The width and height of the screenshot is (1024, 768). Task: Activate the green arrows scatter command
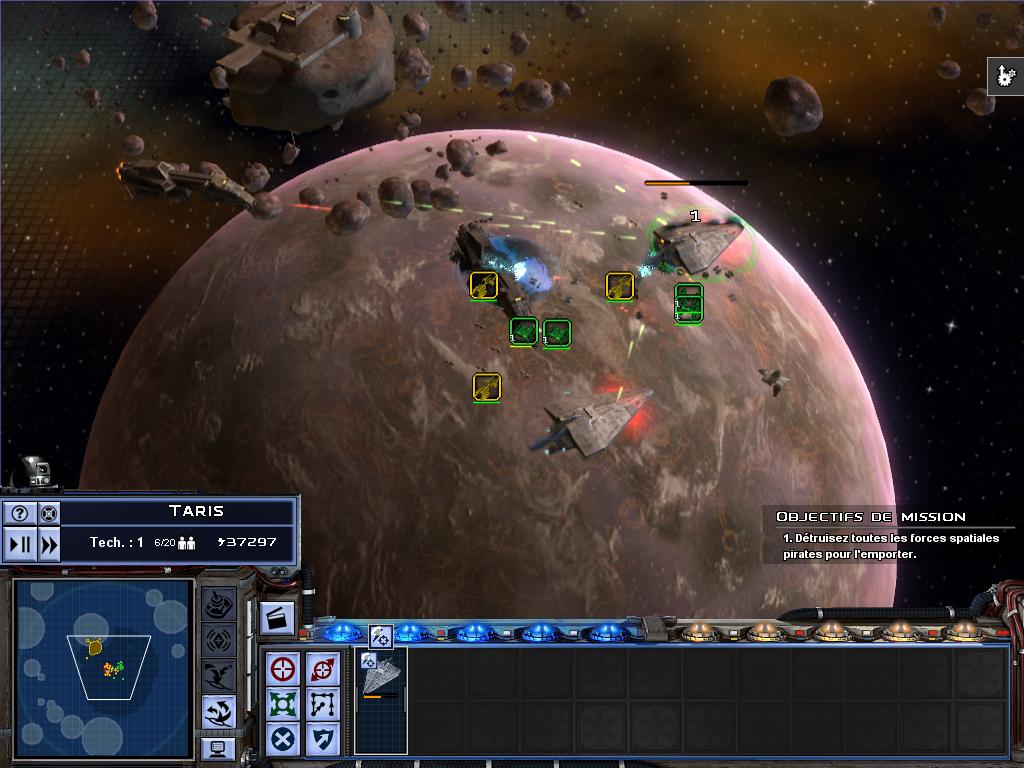(x=284, y=704)
